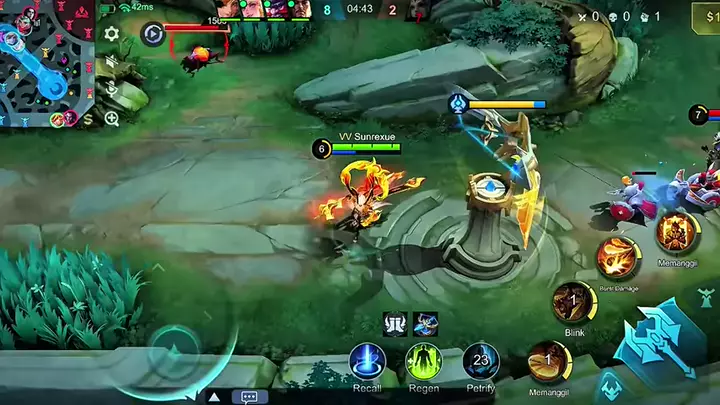Select the attack-minion icon below the axe
The height and width of the screenshot is (405, 720).
pos(609,386)
